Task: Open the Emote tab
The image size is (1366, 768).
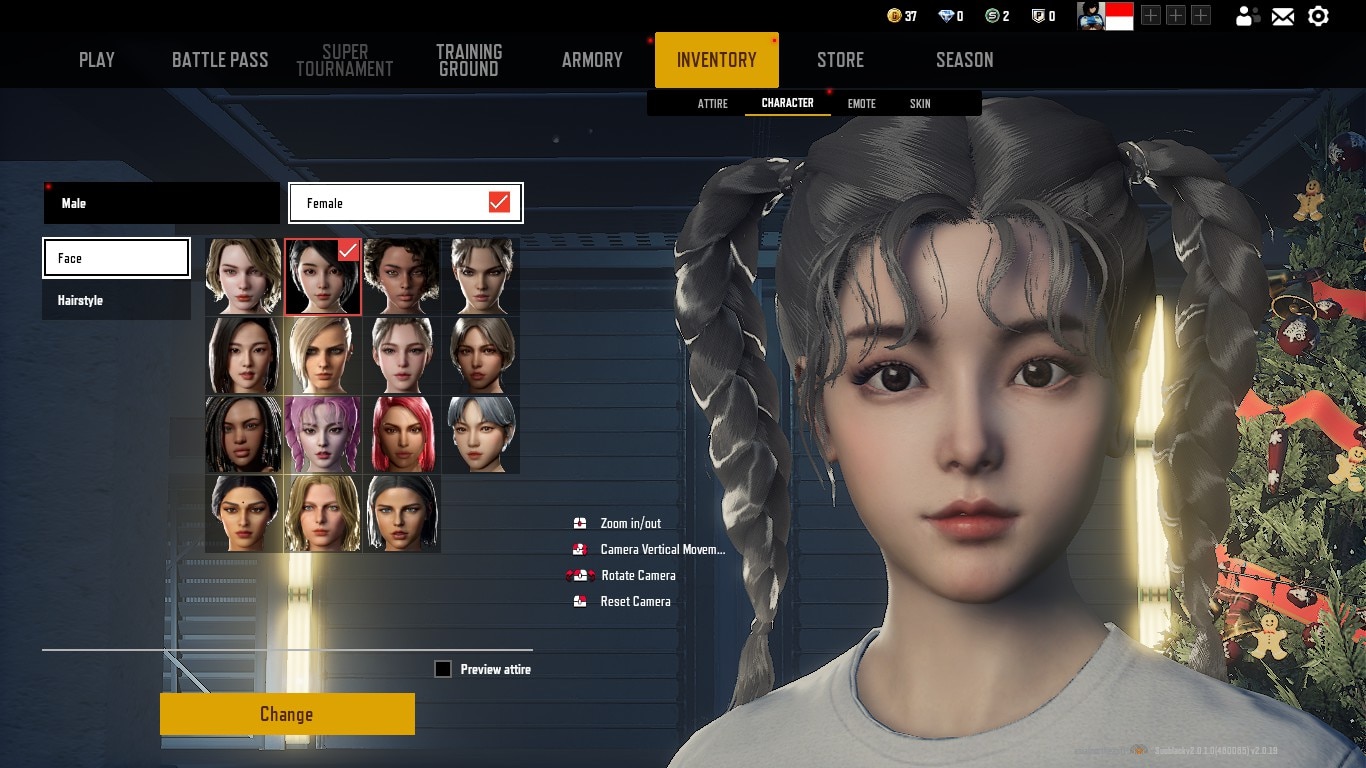Action: tap(861, 103)
